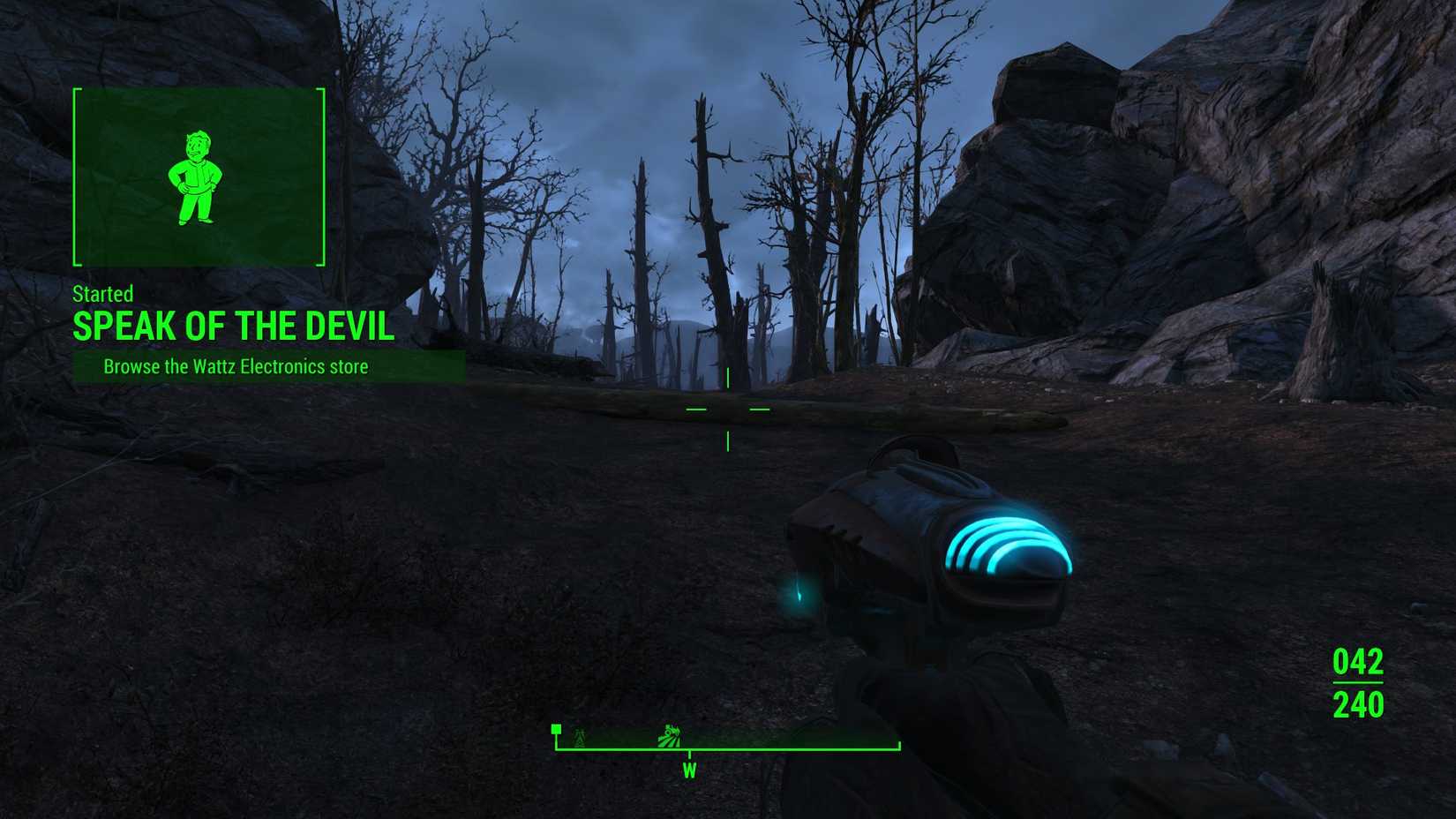Click the crosshair reticle at screen center
This screenshot has width=1456, height=819.
pos(728,409)
